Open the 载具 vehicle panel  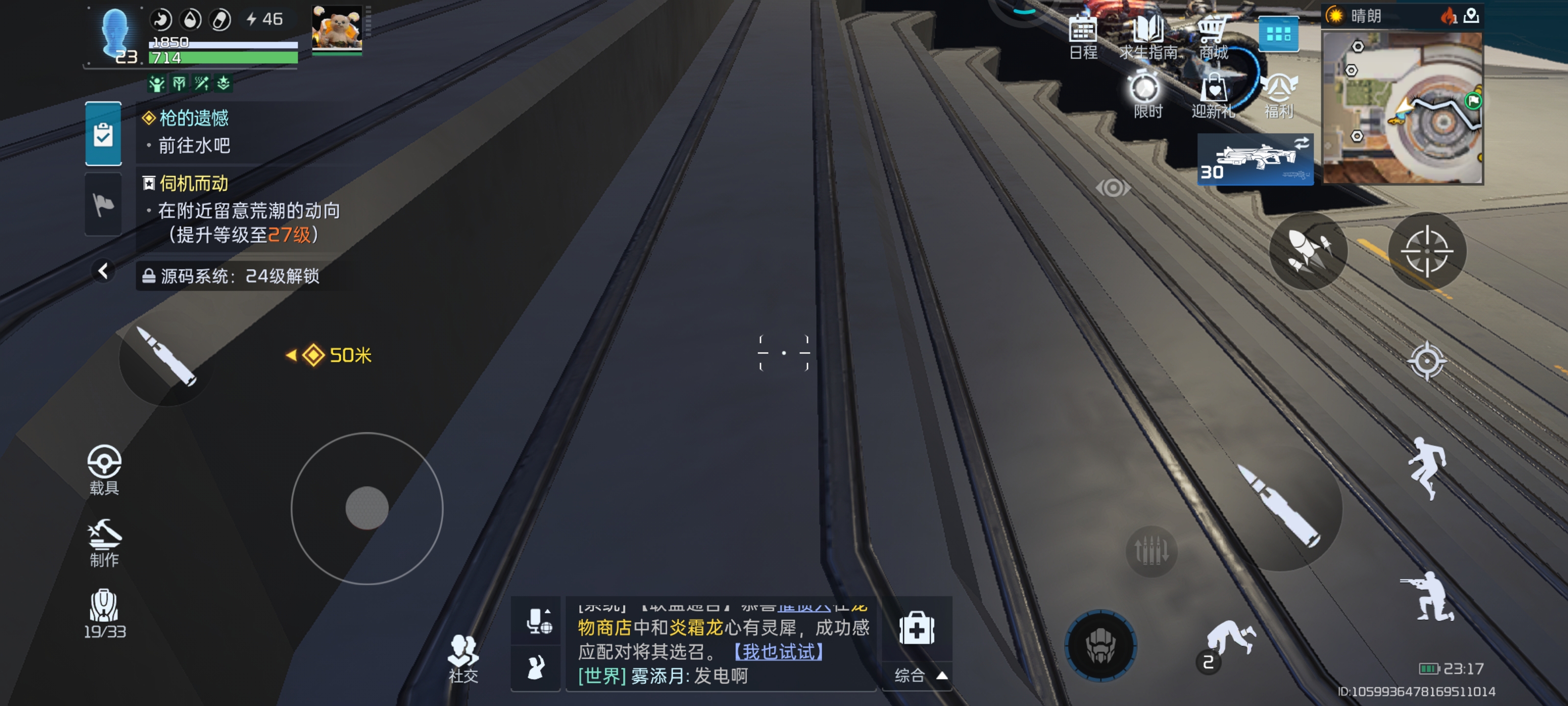[x=105, y=472]
